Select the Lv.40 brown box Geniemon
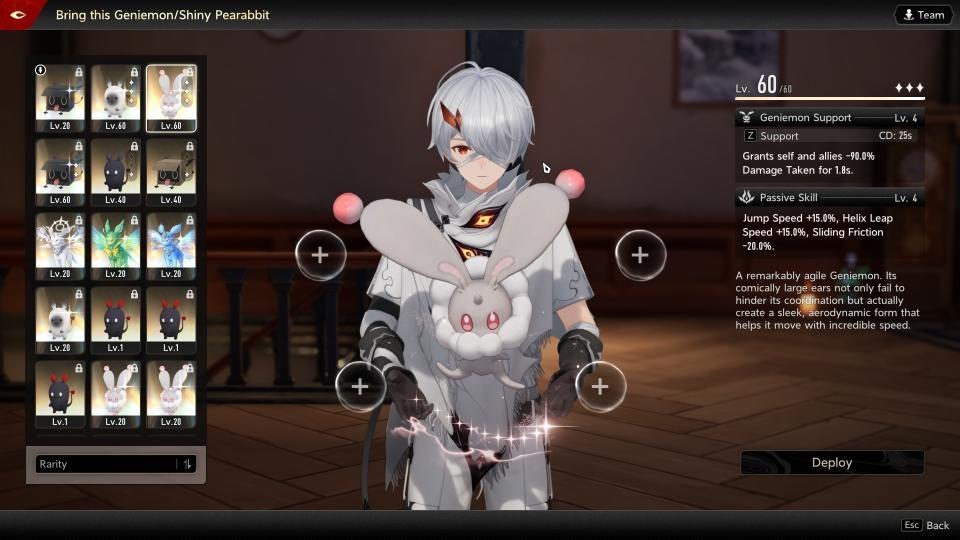The image size is (960, 540). tap(171, 172)
